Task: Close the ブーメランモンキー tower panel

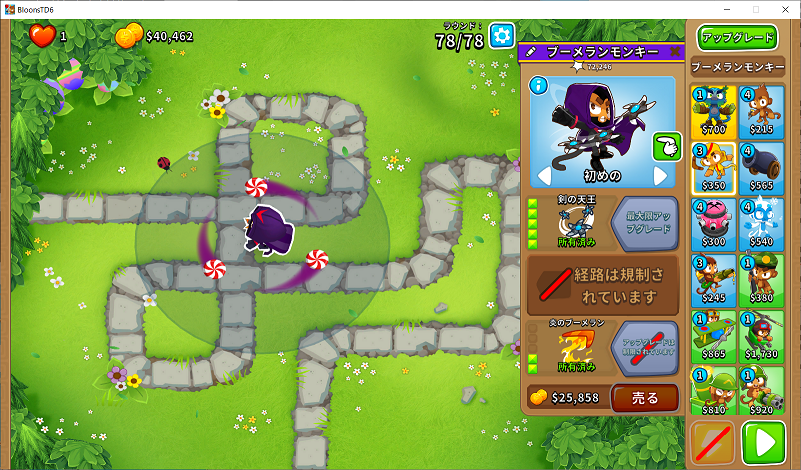Action: 675,51
